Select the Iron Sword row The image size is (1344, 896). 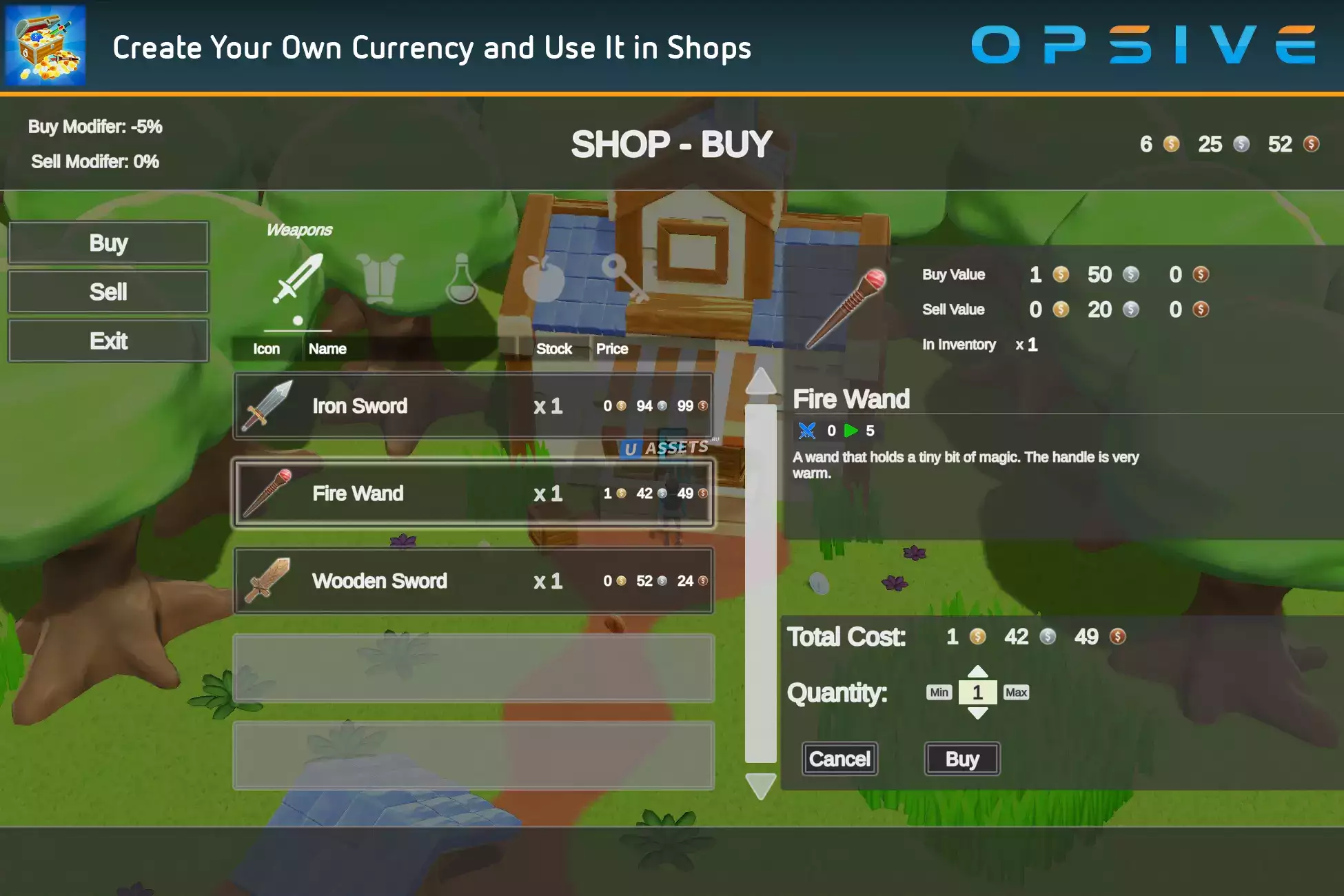[474, 406]
